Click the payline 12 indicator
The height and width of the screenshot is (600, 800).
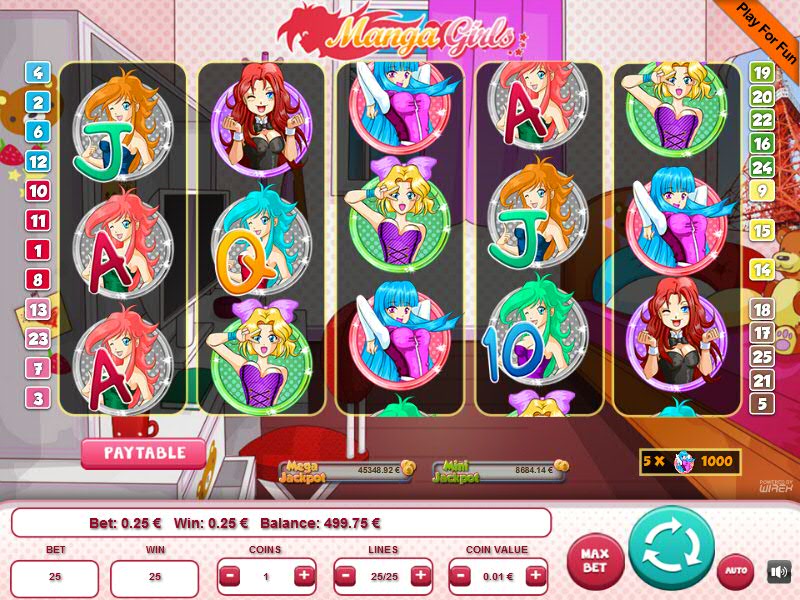[39, 161]
